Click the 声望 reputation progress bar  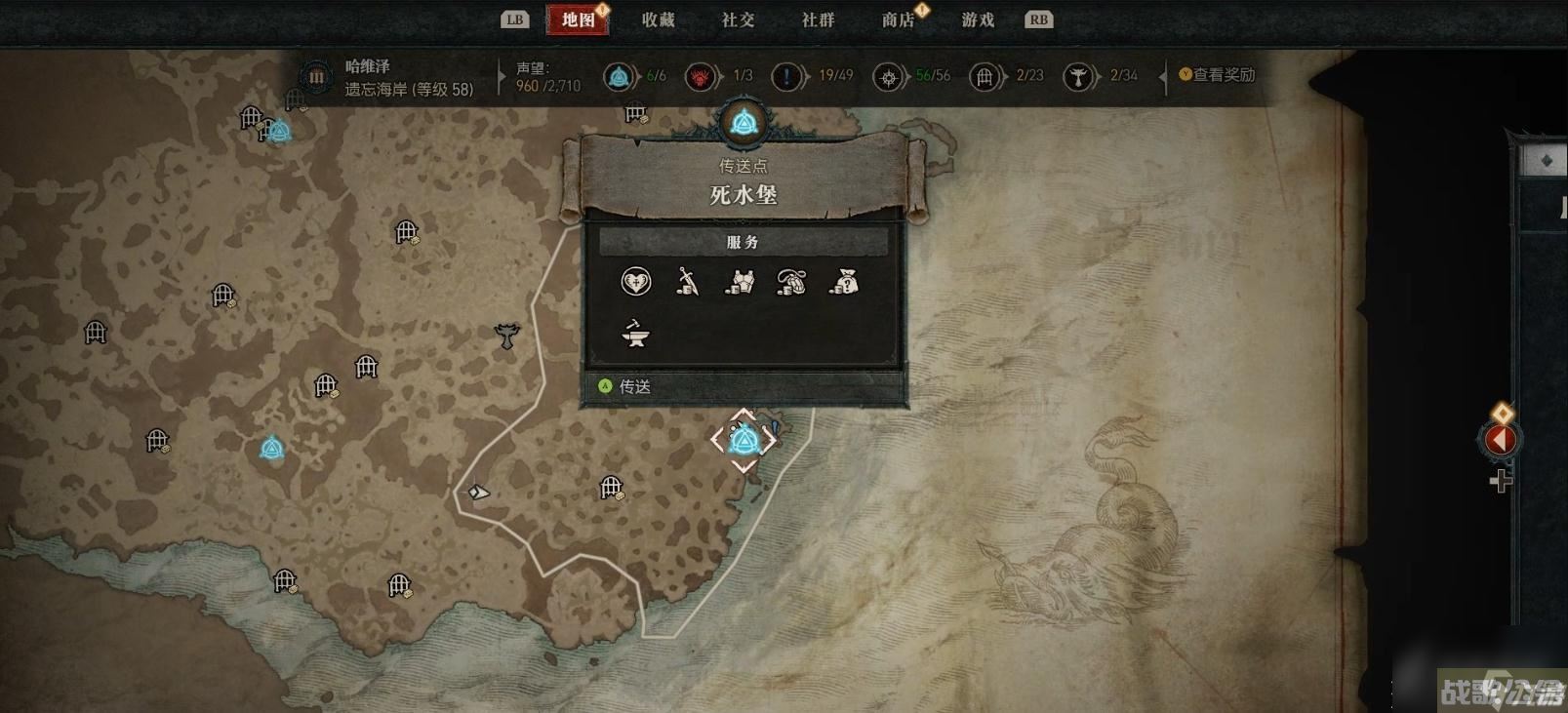pyautogui.click(x=543, y=78)
